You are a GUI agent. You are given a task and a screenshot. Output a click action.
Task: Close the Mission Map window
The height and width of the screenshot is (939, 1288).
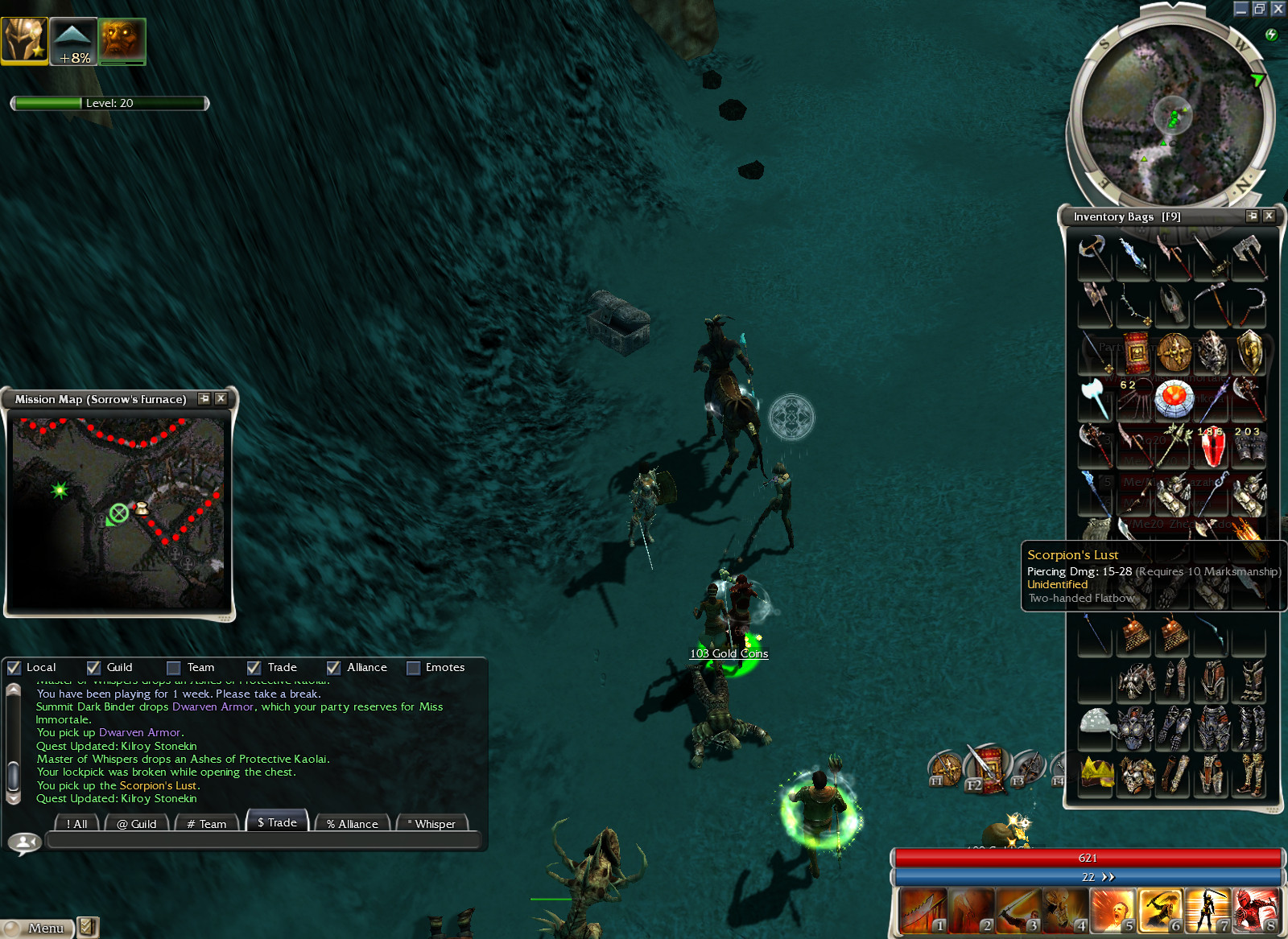point(221,398)
